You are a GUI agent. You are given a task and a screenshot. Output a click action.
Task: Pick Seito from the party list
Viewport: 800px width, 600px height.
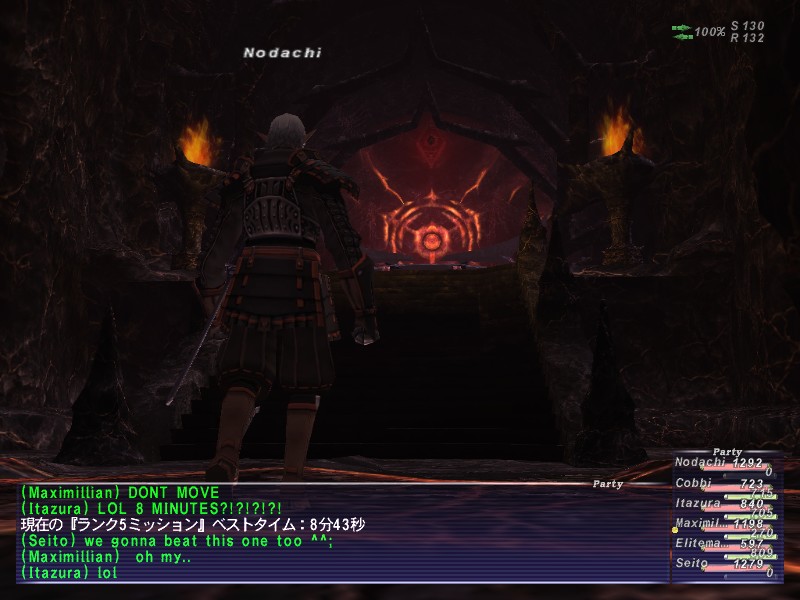pos(694,564)
